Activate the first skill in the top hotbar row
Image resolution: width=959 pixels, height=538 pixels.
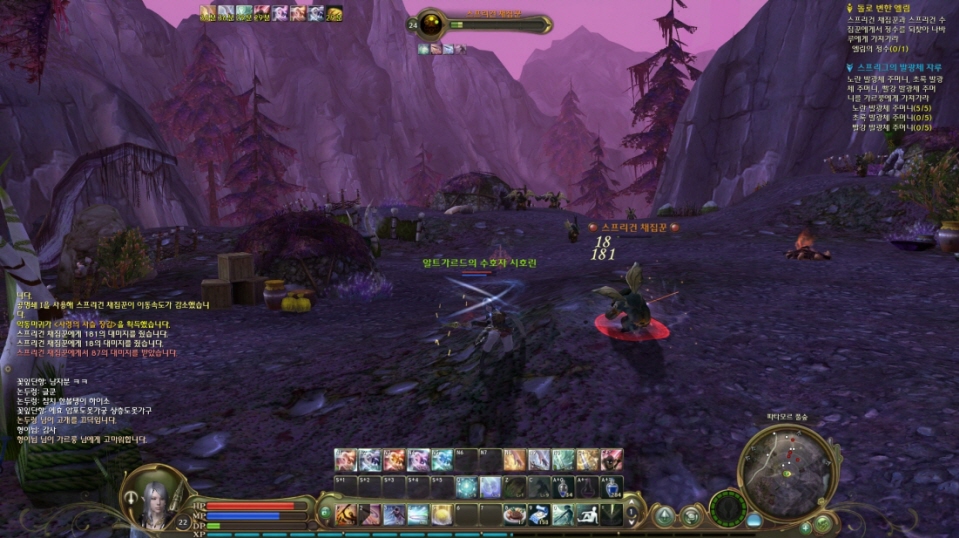pos(346,459)
